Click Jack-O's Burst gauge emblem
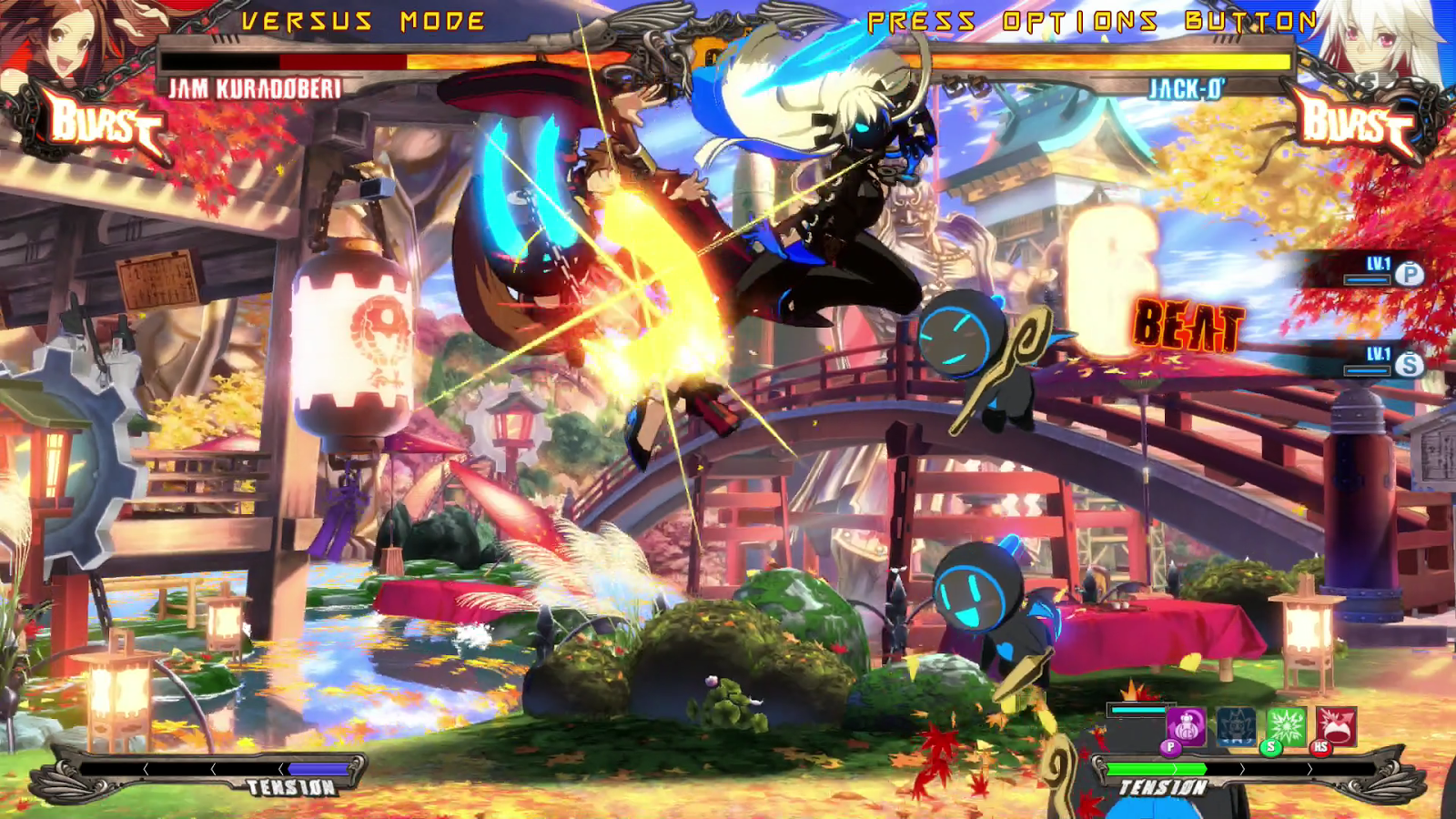 pyautogui.click(x=1355, y=125)
